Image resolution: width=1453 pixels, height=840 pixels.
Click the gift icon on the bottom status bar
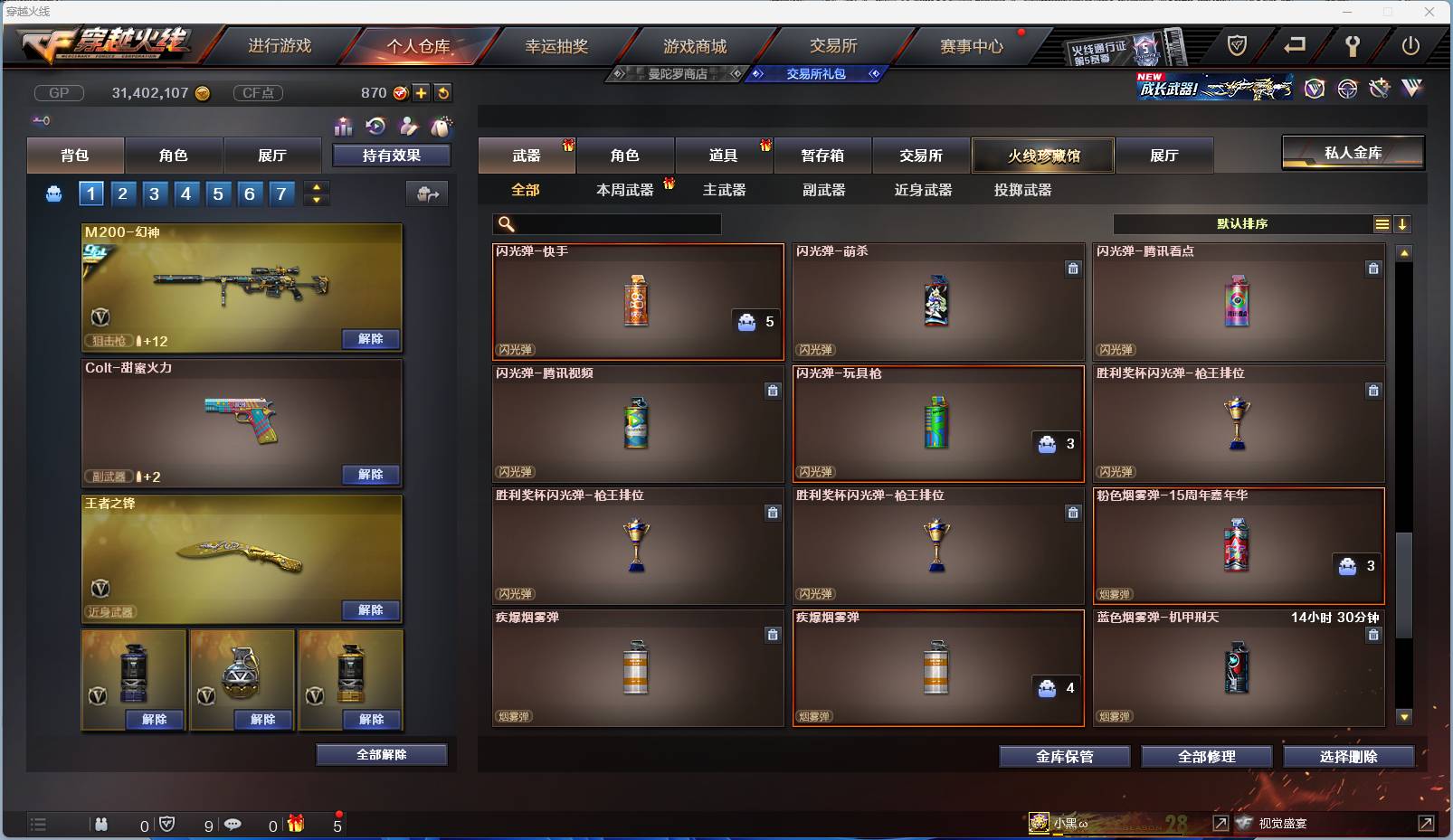pos(295,824)
